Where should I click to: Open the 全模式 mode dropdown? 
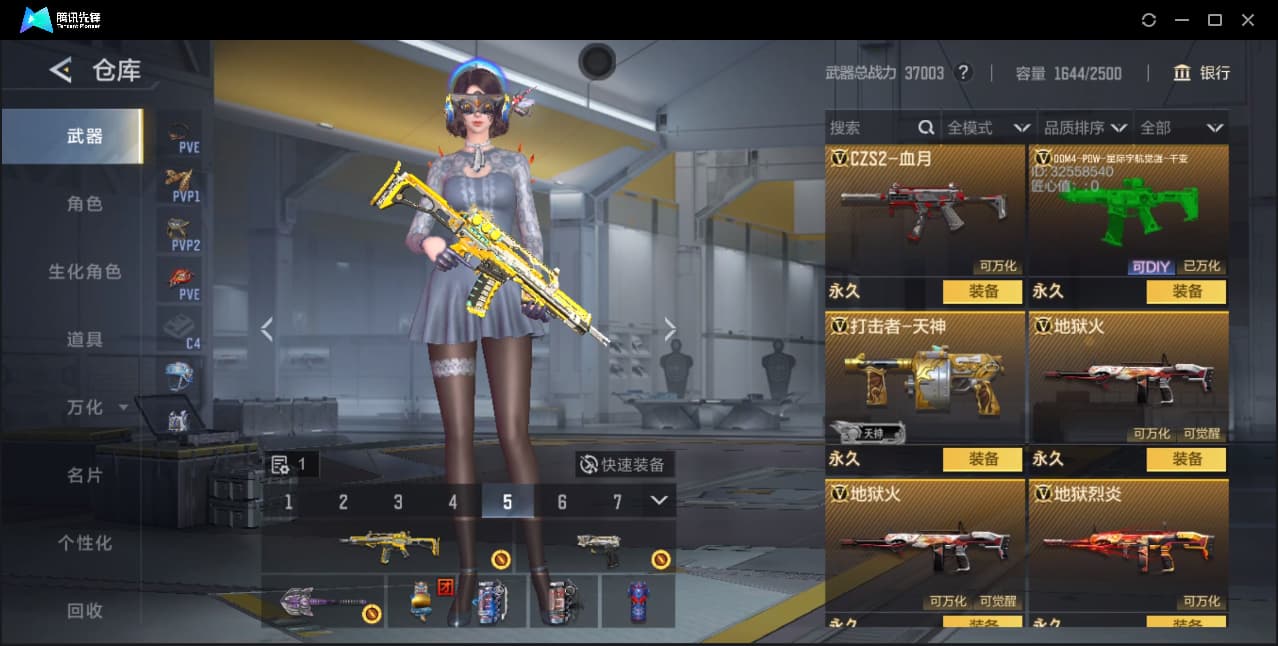(987, 128)
